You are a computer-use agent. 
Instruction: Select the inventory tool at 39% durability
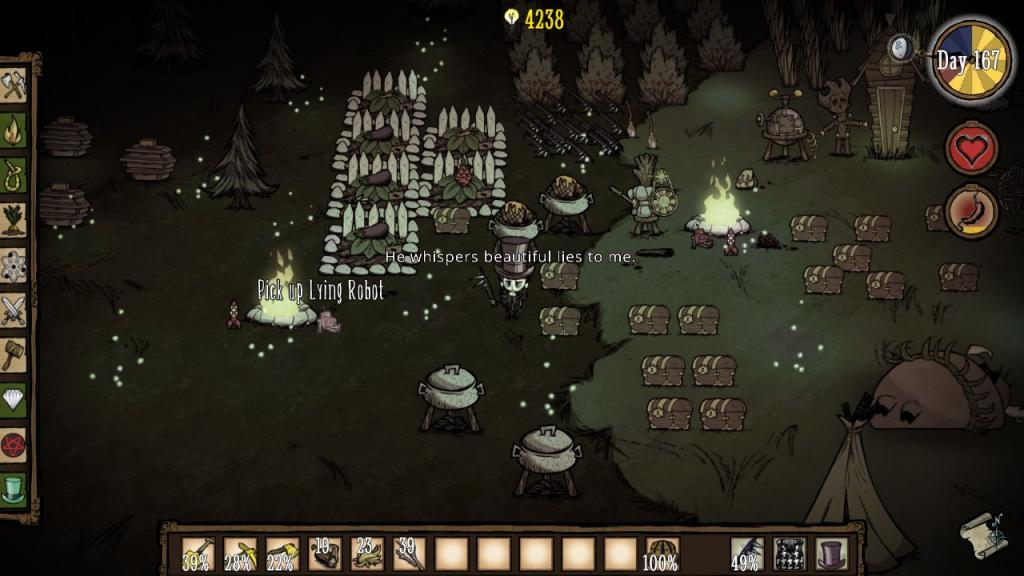coord(197,553)
